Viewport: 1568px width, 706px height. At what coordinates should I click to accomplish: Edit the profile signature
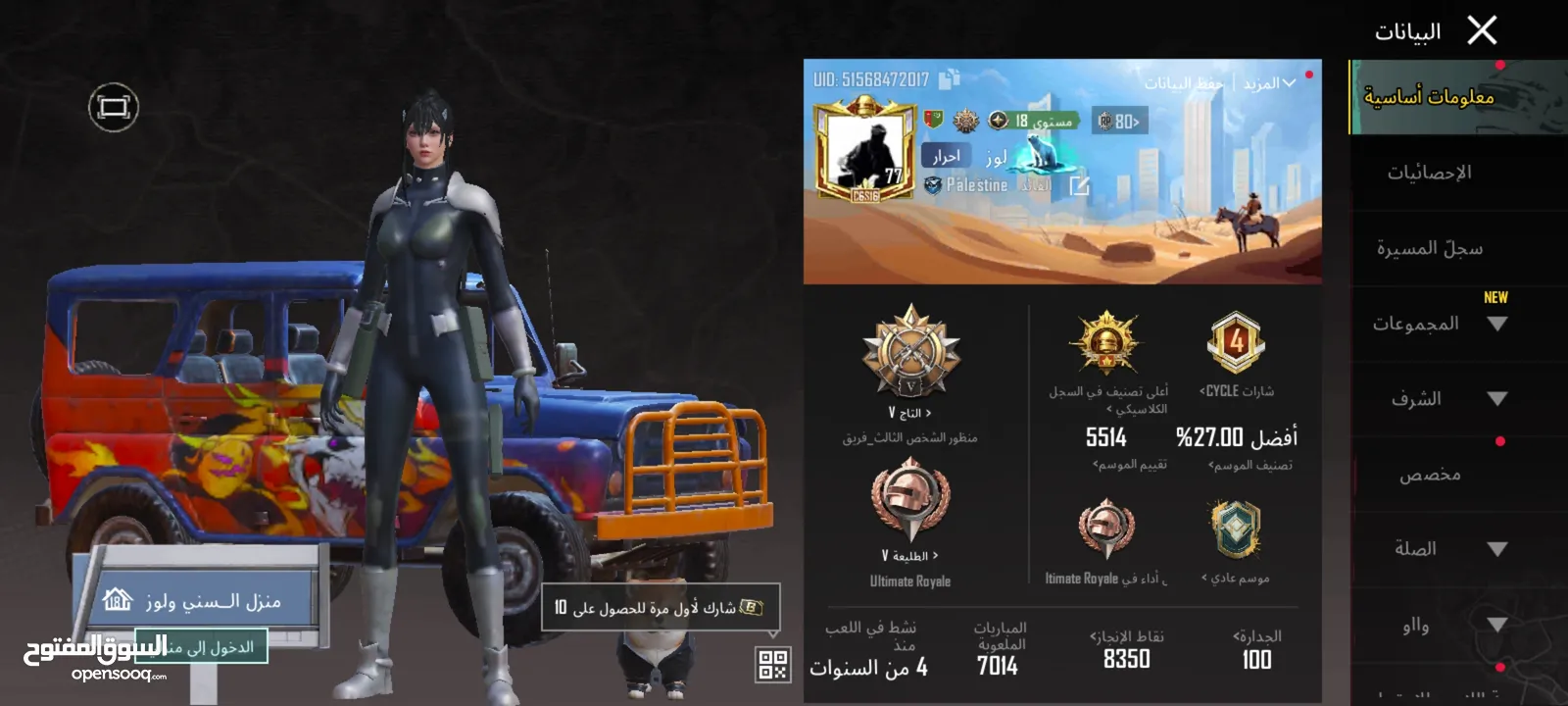pyautogui.click(x=1079, y=185)
